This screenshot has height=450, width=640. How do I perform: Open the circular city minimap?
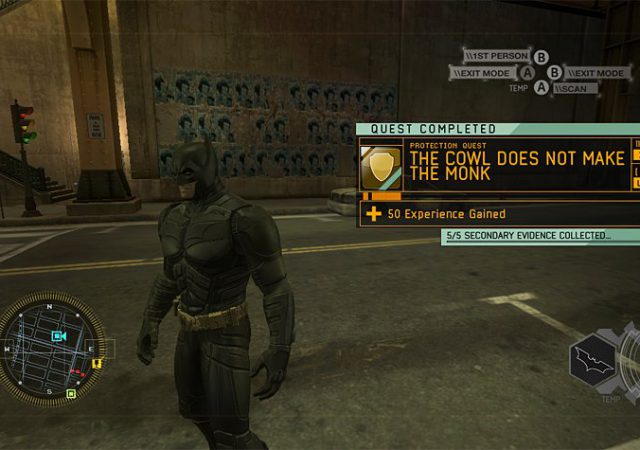[x=52, y=348]
